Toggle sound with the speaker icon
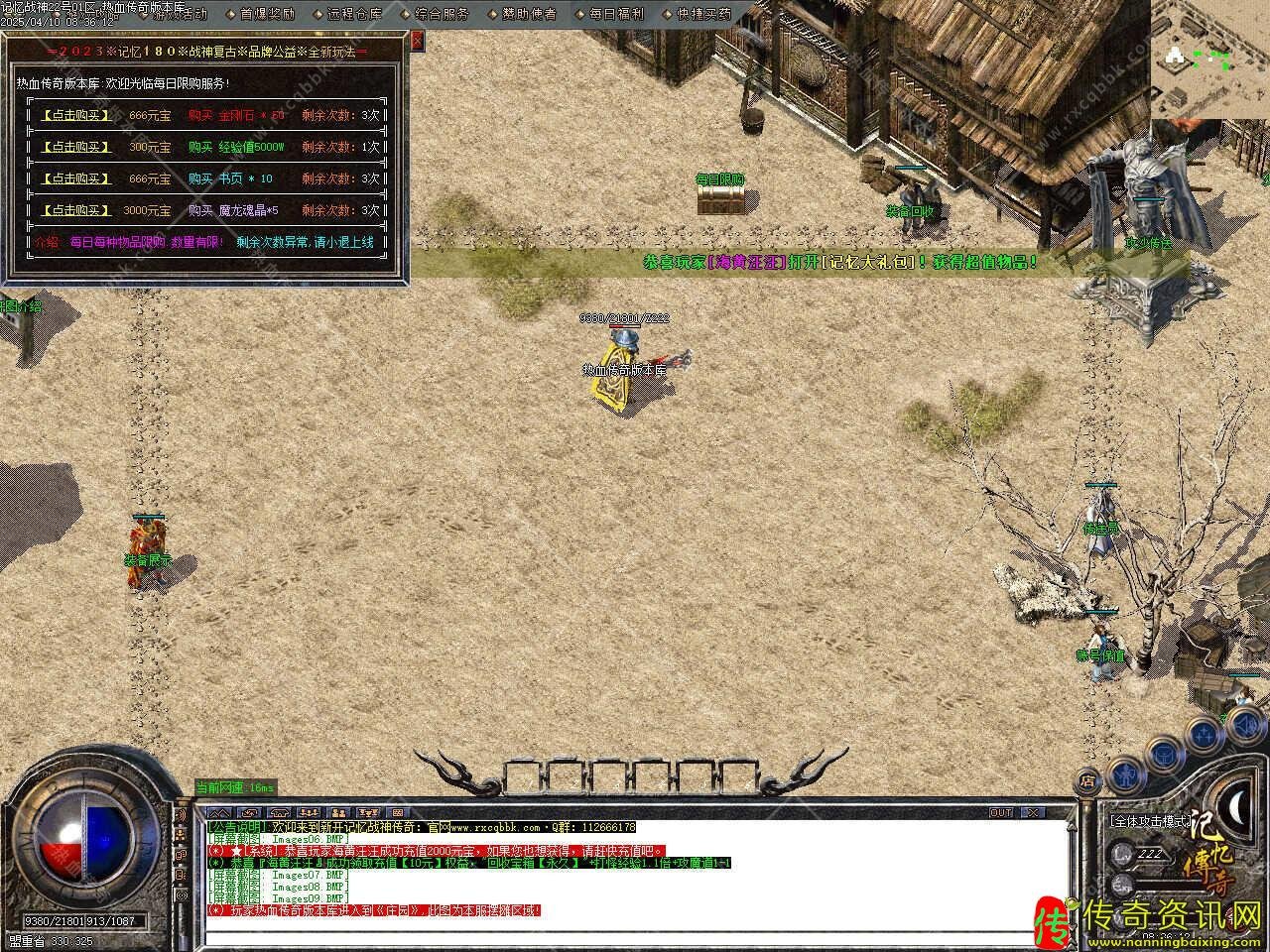Viewport: 1270px width, 952px height. (1246, 727)
